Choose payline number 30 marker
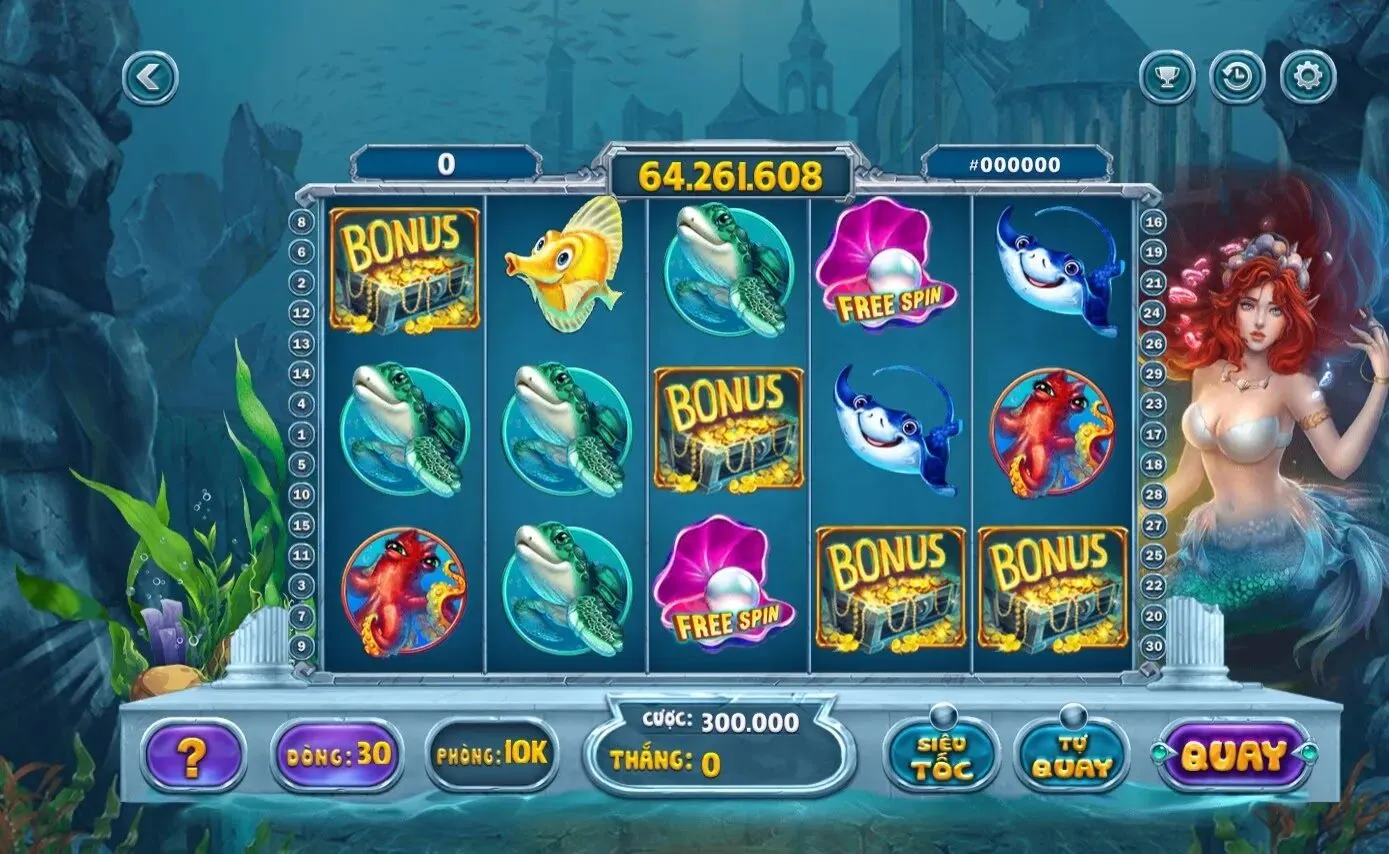 [1154, 647]
